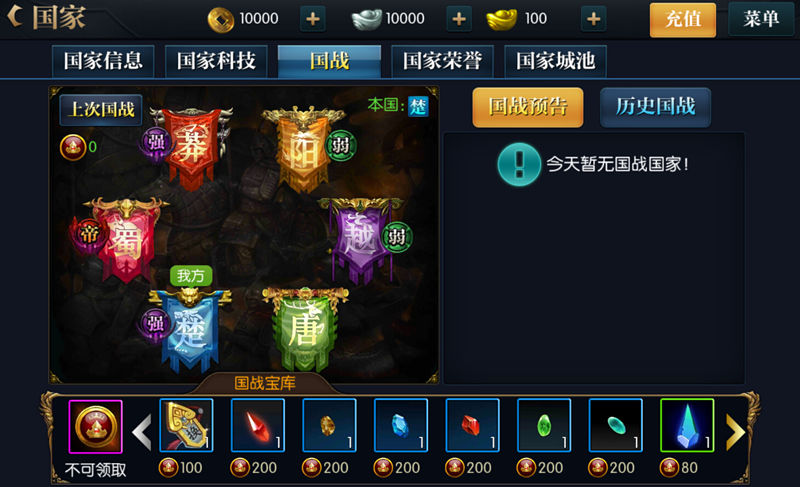Click the 不可领取 reward medal
The height and width of the screenshot is (487, 800).
point(95,426)
